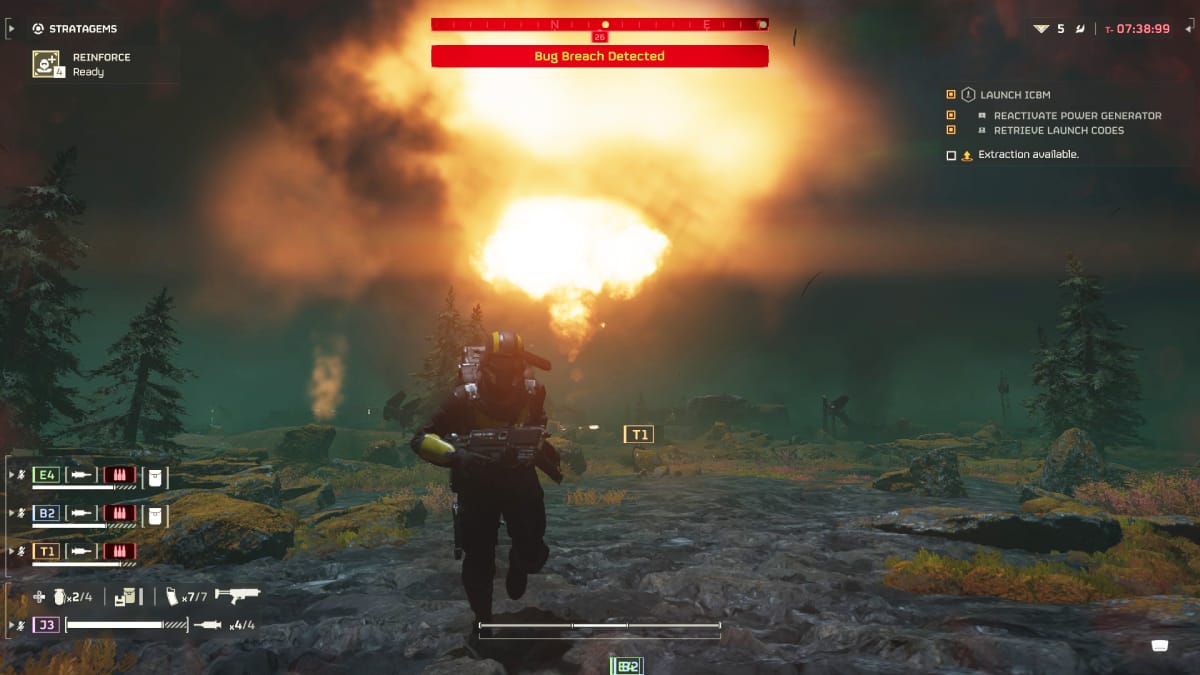
Task: Select squad member E4 tag
Action: click(47, 476)
